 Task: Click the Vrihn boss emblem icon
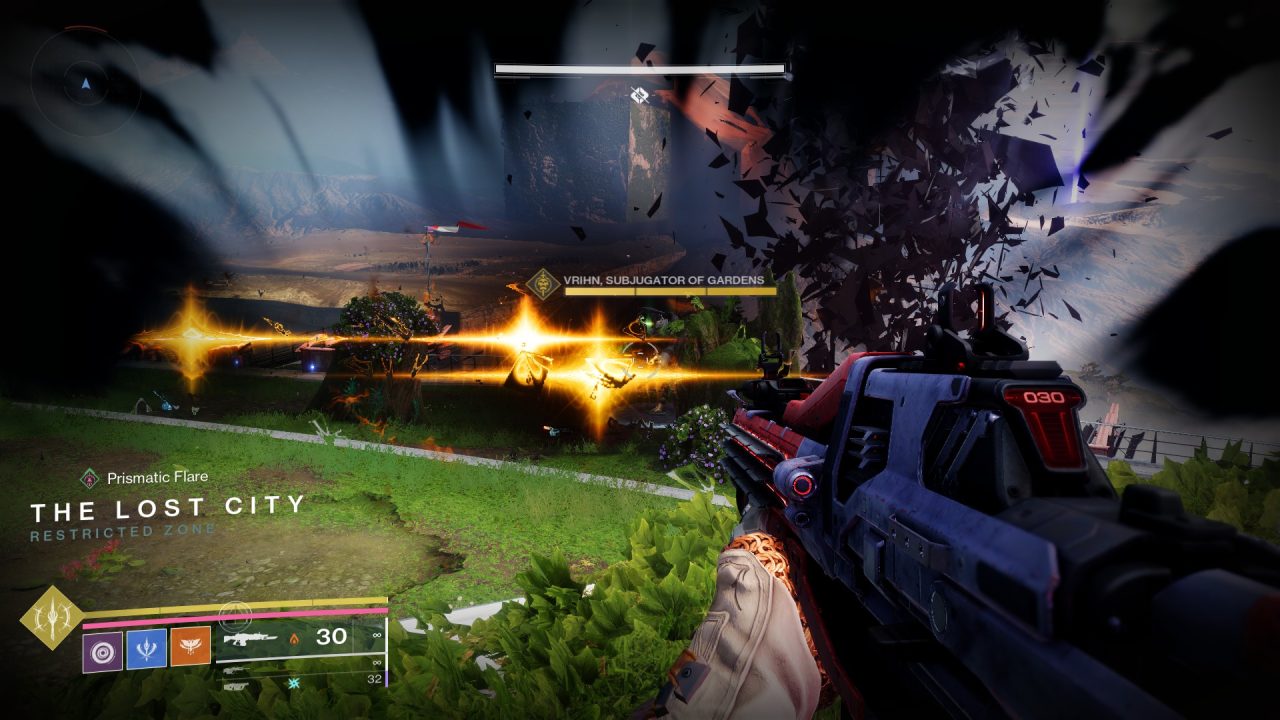coord(543,284)
